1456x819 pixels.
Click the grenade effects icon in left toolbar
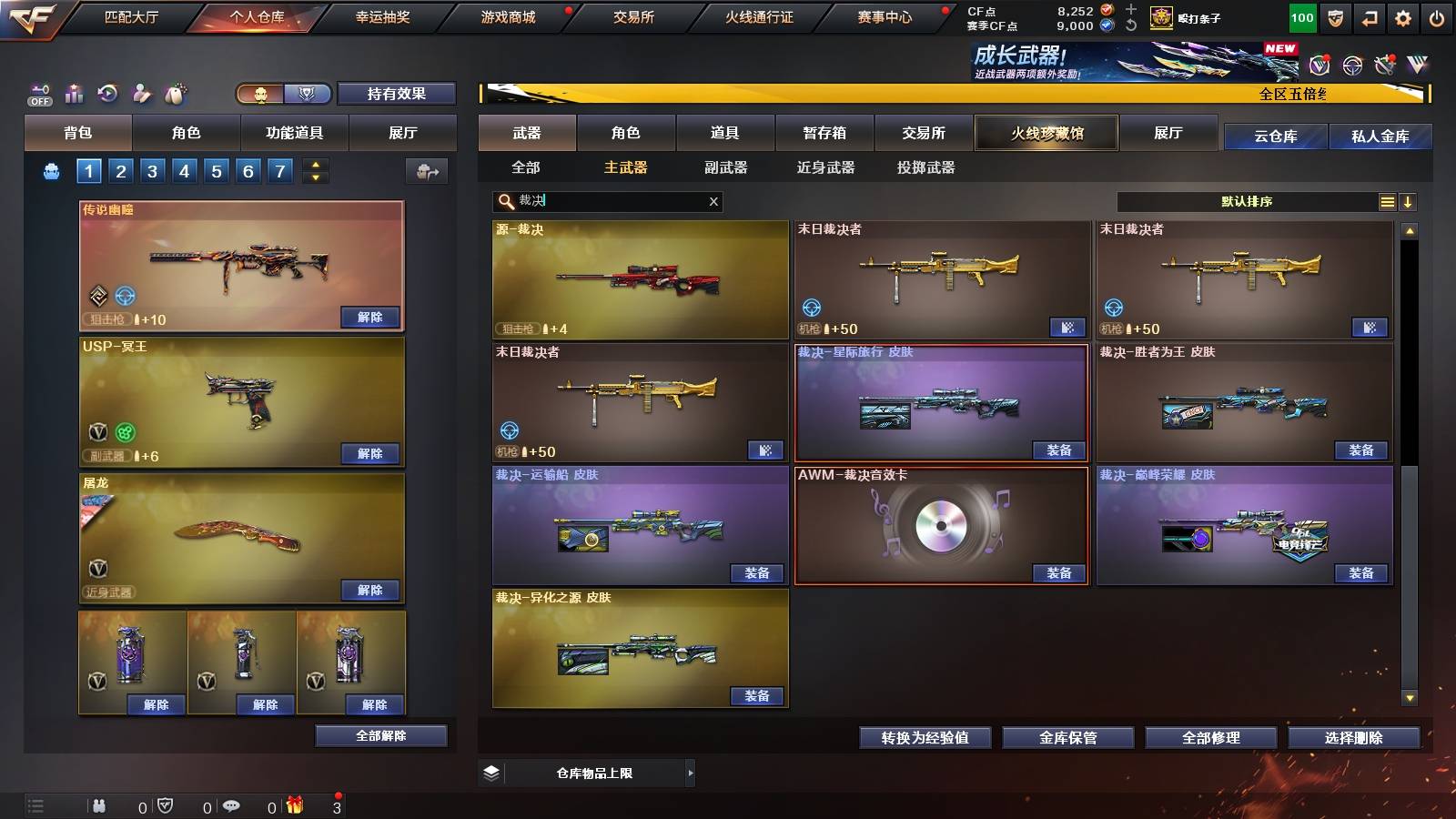[173, 91]
